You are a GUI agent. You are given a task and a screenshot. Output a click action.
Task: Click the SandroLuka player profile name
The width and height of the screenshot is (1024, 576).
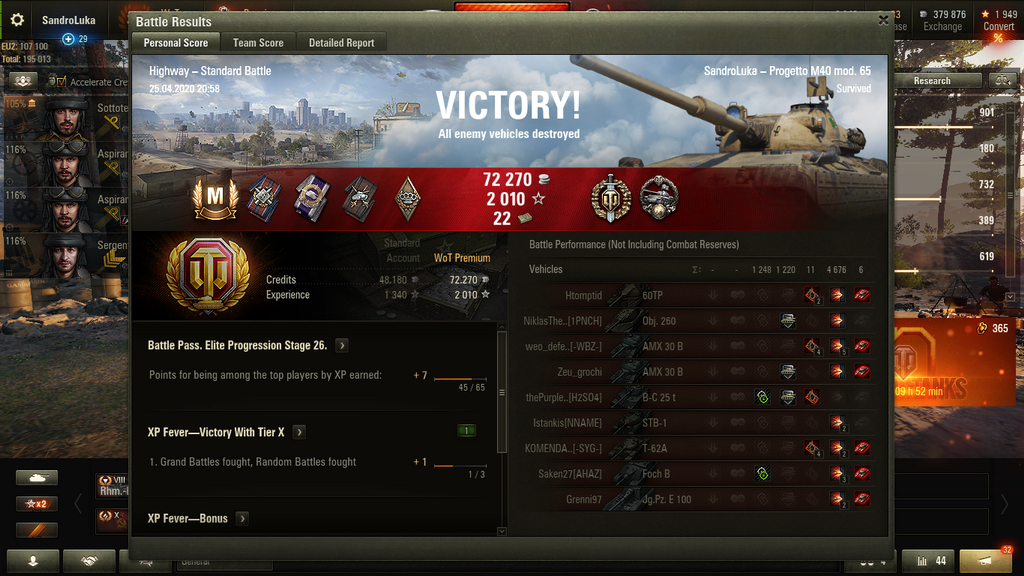(68, 20)
